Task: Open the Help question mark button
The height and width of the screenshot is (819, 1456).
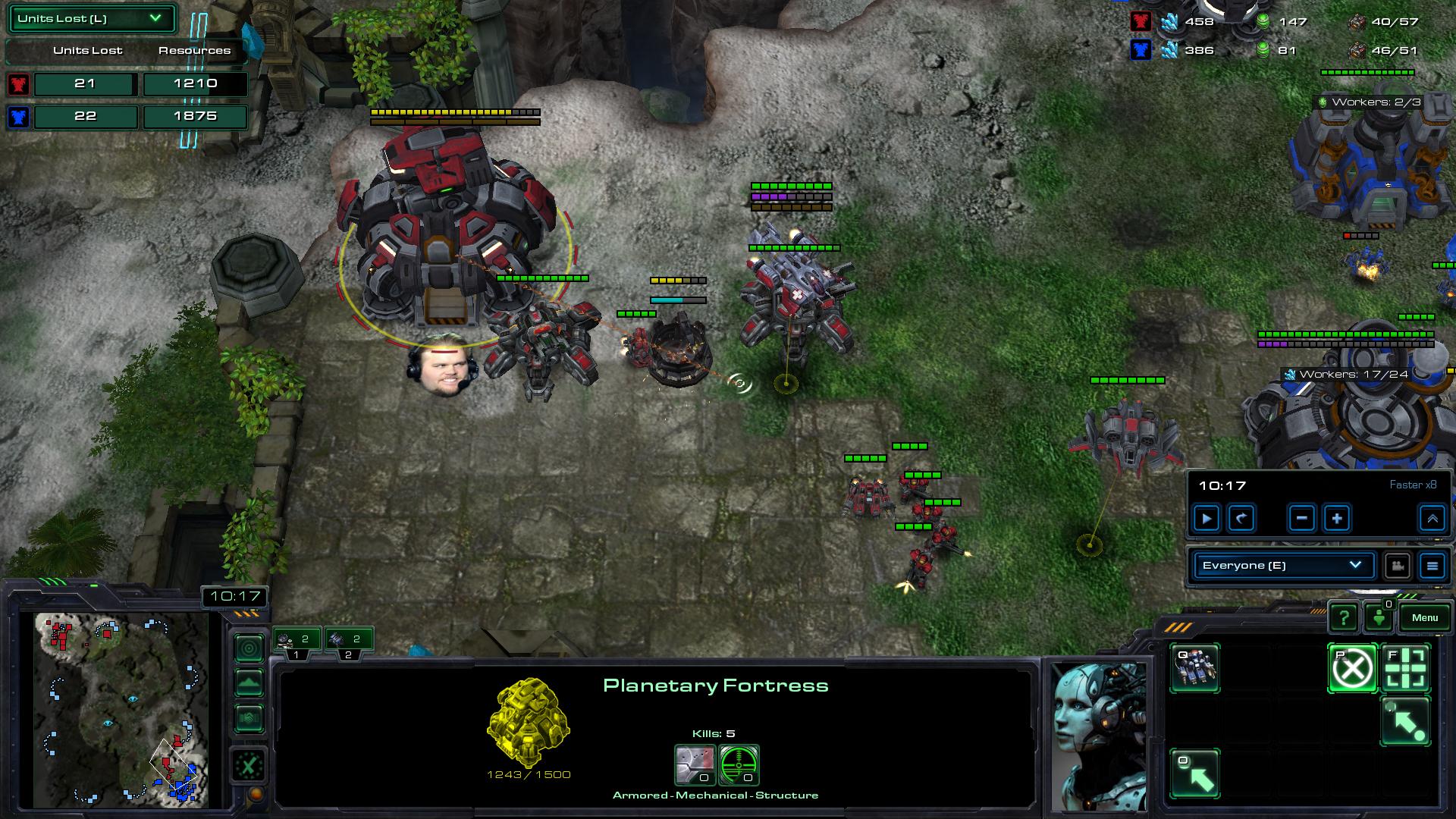Action: (1343, 618)
